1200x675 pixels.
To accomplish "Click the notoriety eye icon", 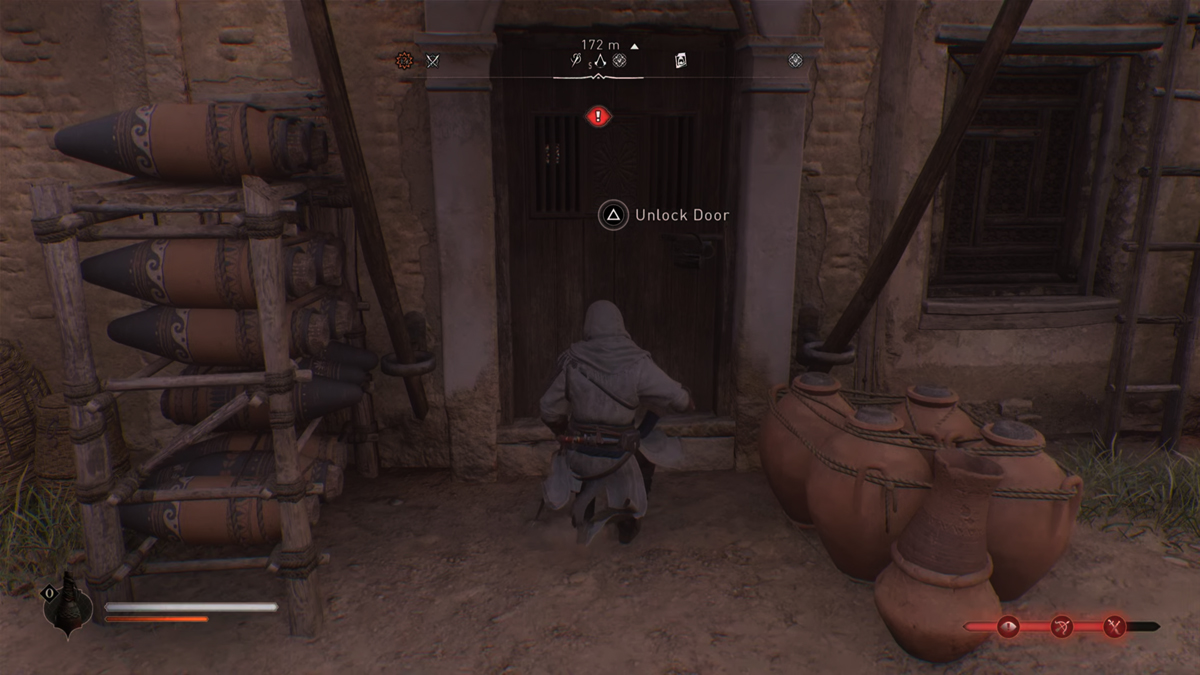I will [1008, 627].
